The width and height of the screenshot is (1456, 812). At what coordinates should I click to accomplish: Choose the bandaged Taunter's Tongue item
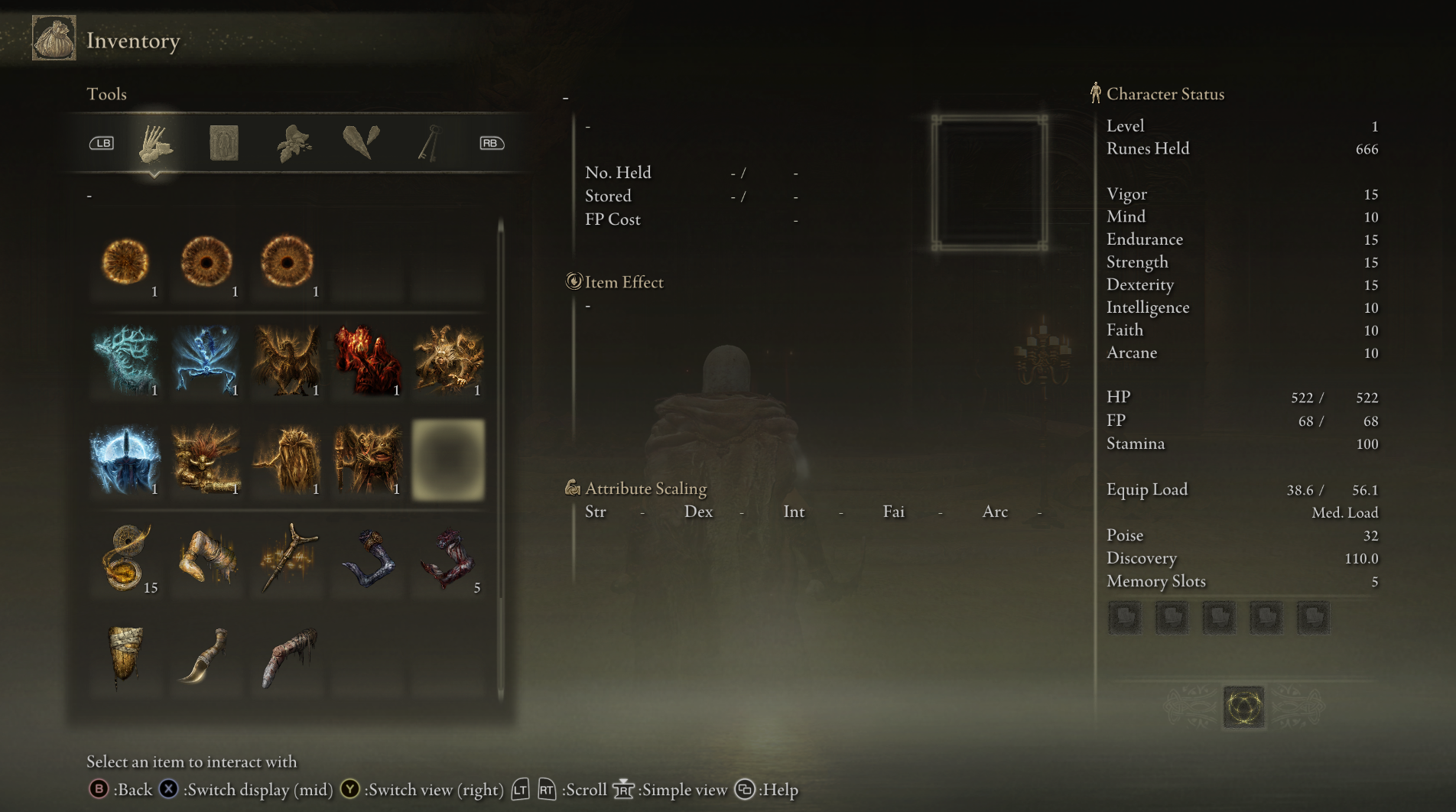tap(125, 656)
